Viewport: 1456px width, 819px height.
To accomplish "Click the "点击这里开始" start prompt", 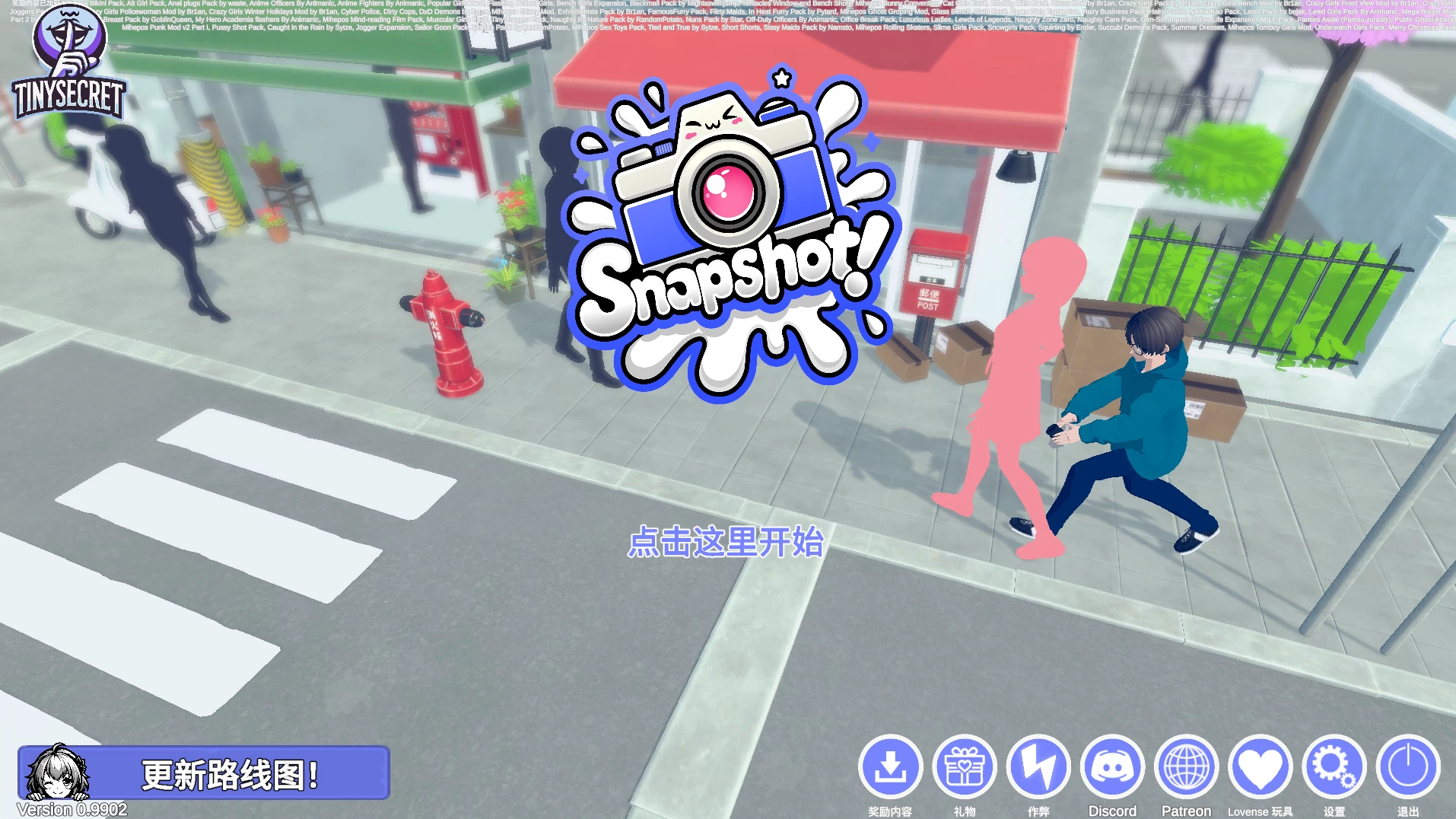I will 726,542.
